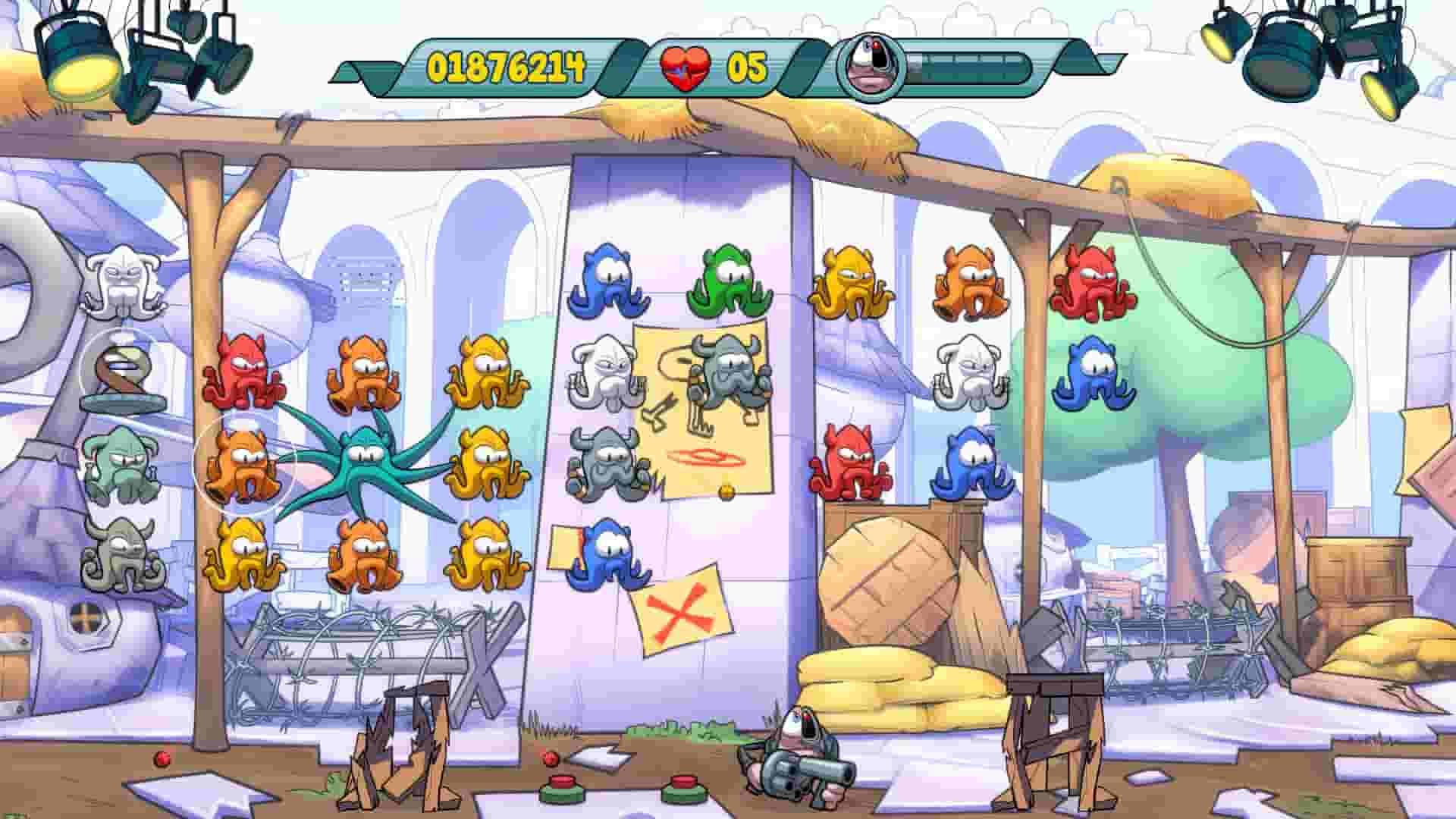Click the score display reading 01876214
This screenshot has height=819, width=1456.
click(x=504, y=67)
